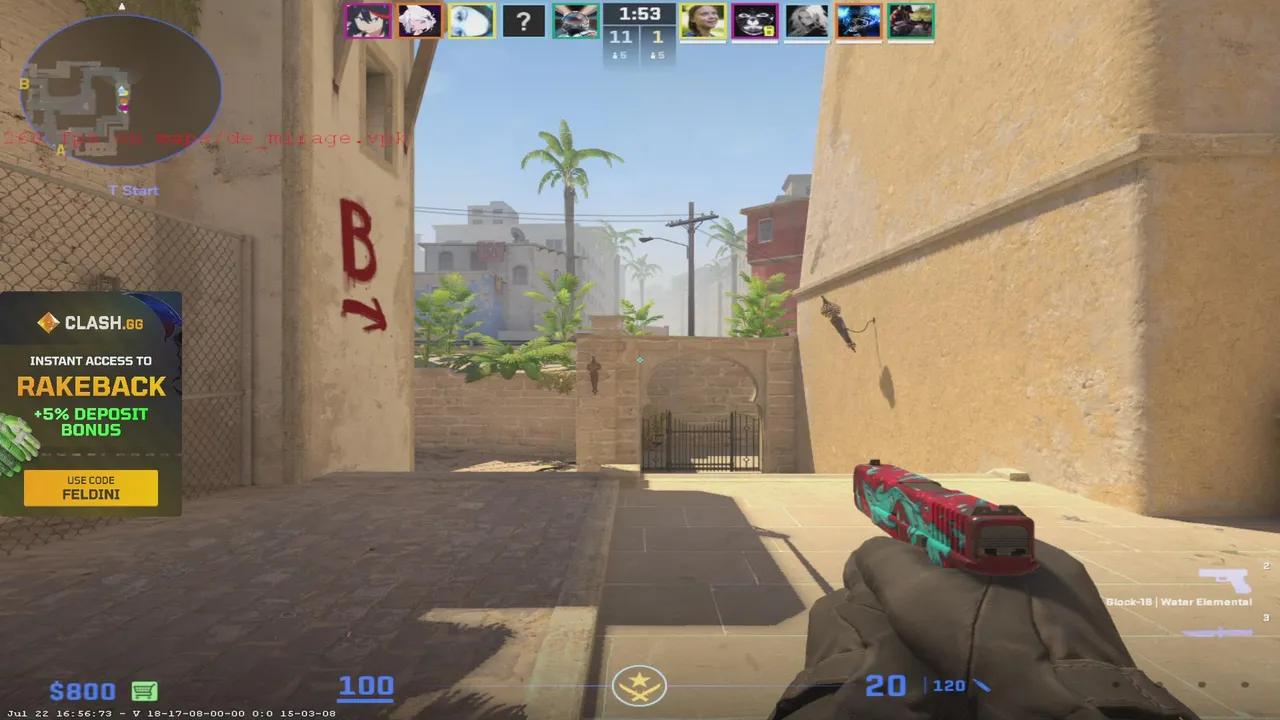Click the shopping cart buy icon
This screenshot has width=1280, height=720.
tap(144, 690)
